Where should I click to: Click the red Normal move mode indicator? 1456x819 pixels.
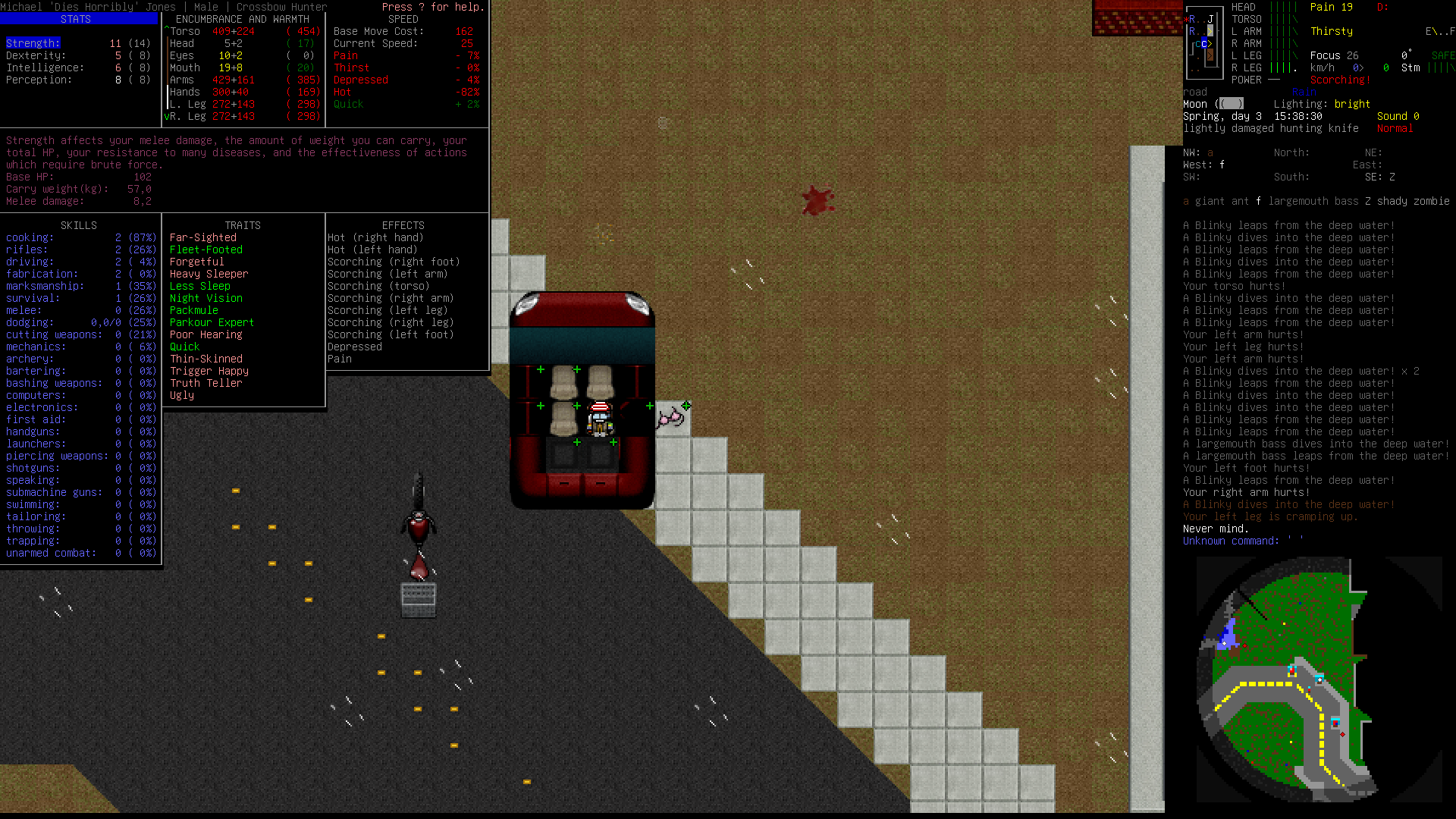1395,128
